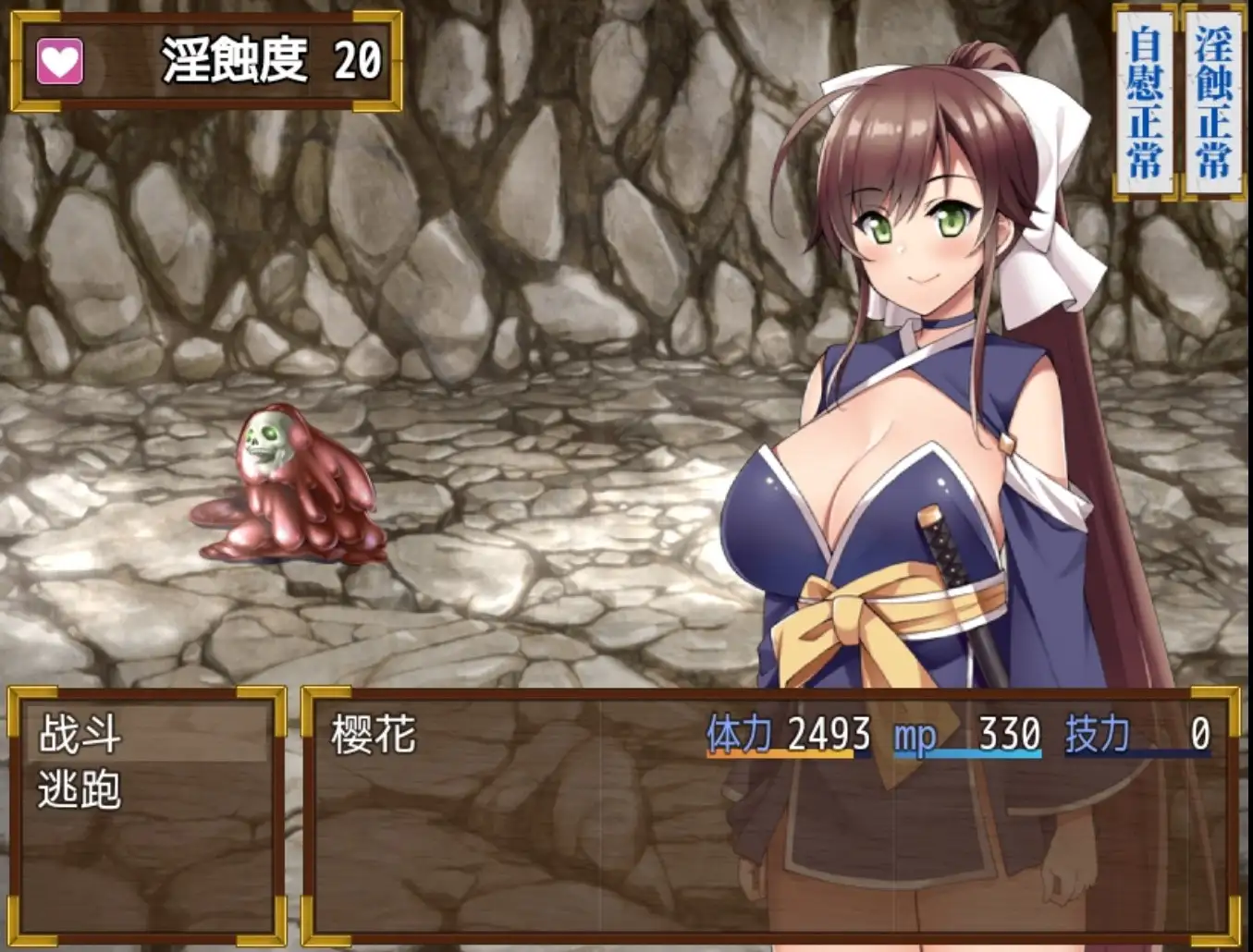This screenshot has width=1253, height=952.
Task: Click the 技力 stat label
Action: pyautogui.click(x=1096, y=733)
